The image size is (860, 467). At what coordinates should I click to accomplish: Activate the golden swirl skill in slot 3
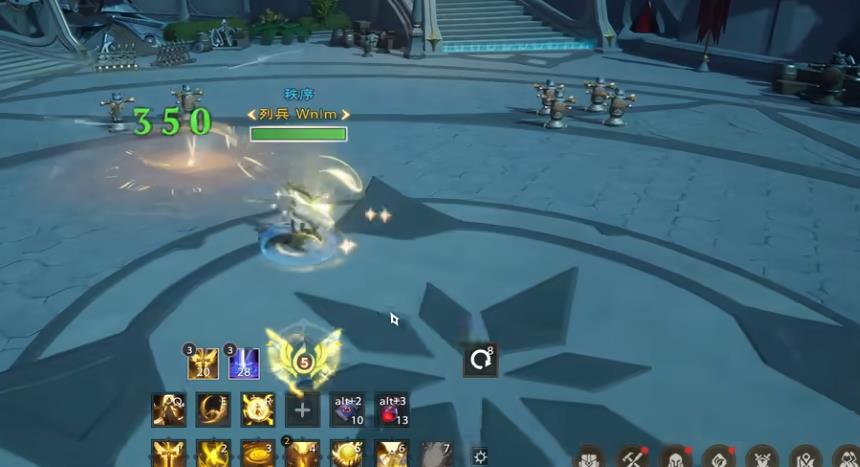pos(257,455)
